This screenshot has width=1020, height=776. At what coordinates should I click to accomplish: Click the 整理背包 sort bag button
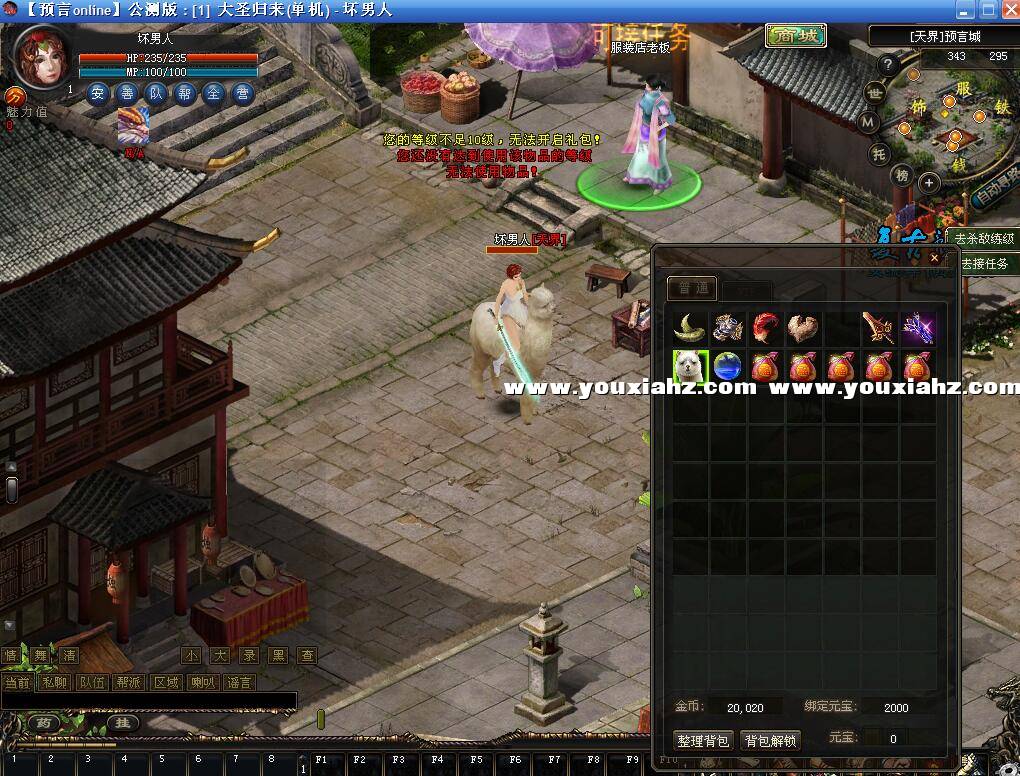tap(703, 741)
